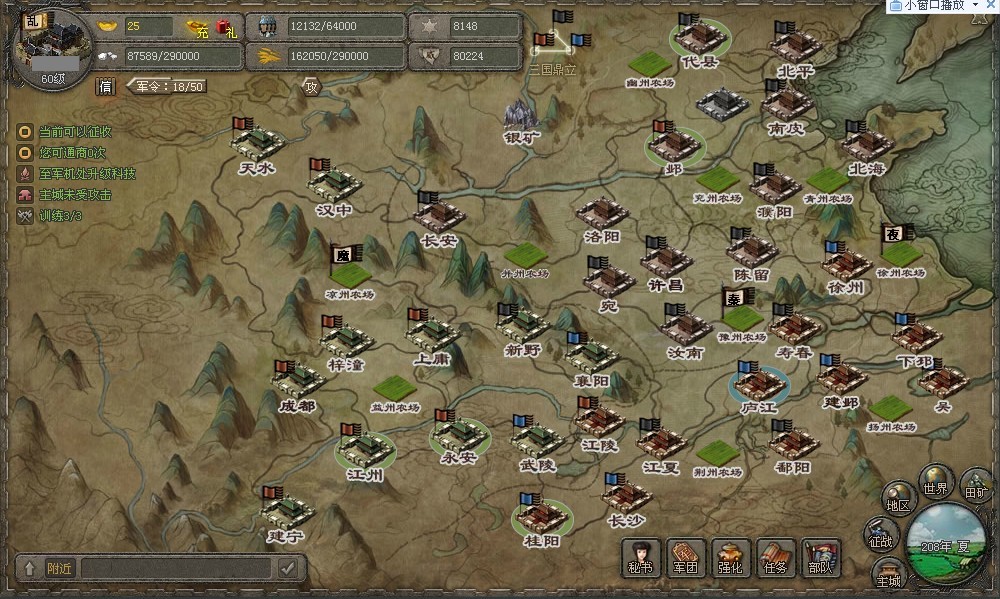Open the 部队 troops menu
Screen dimensions: 1000x599
coord(821,557)
